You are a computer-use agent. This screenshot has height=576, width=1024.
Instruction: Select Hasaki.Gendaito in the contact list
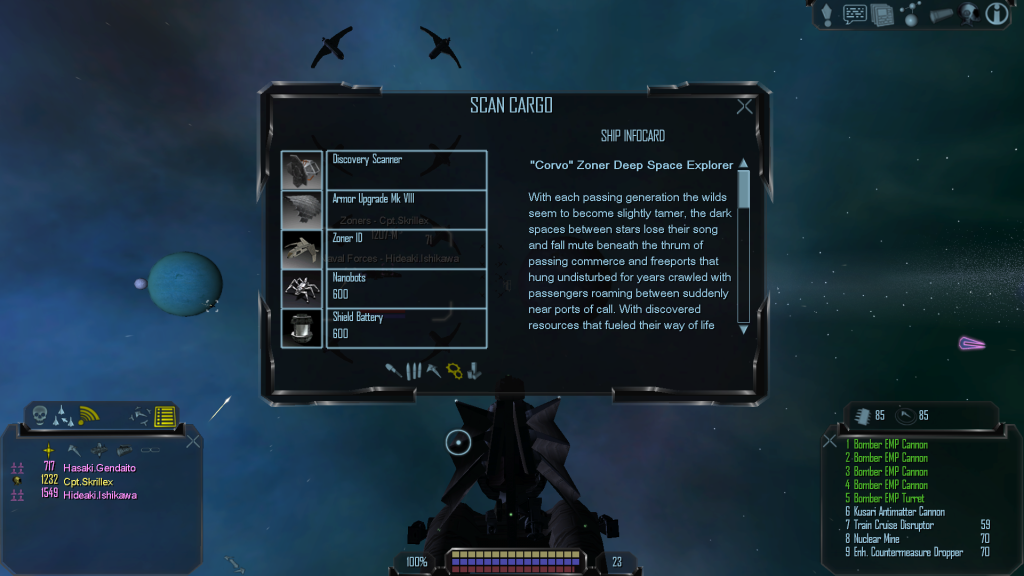click(99, 467)
